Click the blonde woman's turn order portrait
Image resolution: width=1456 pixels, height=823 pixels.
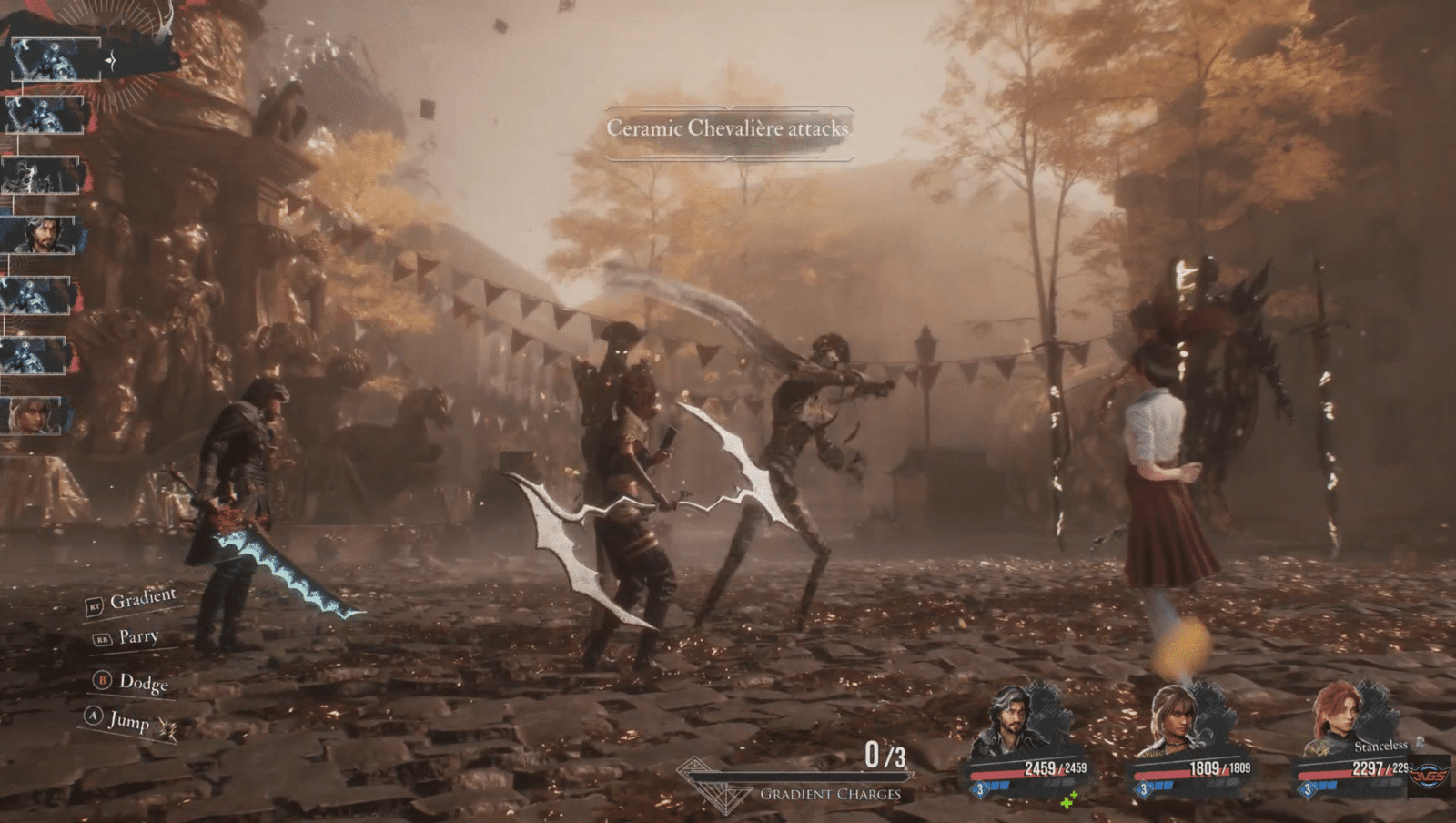point(35,416)
